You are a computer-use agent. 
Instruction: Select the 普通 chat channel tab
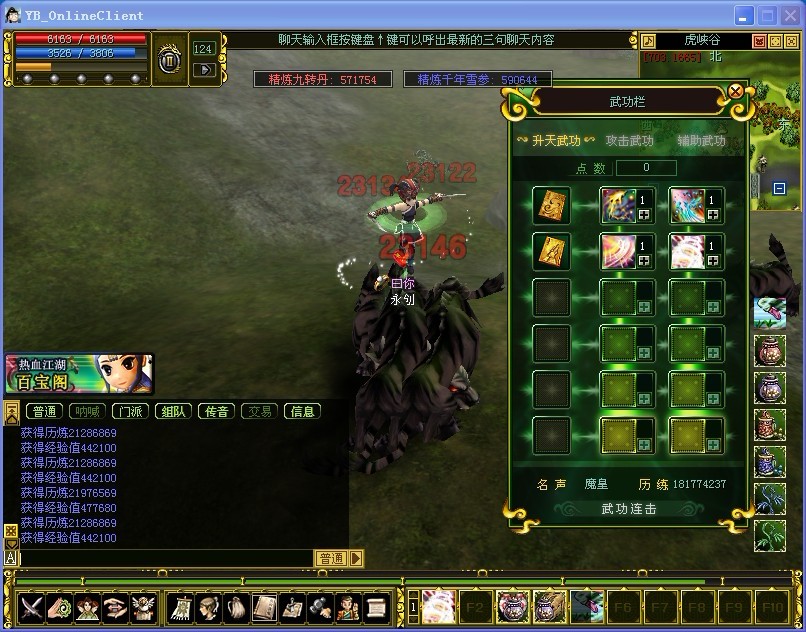pos(44,411)
